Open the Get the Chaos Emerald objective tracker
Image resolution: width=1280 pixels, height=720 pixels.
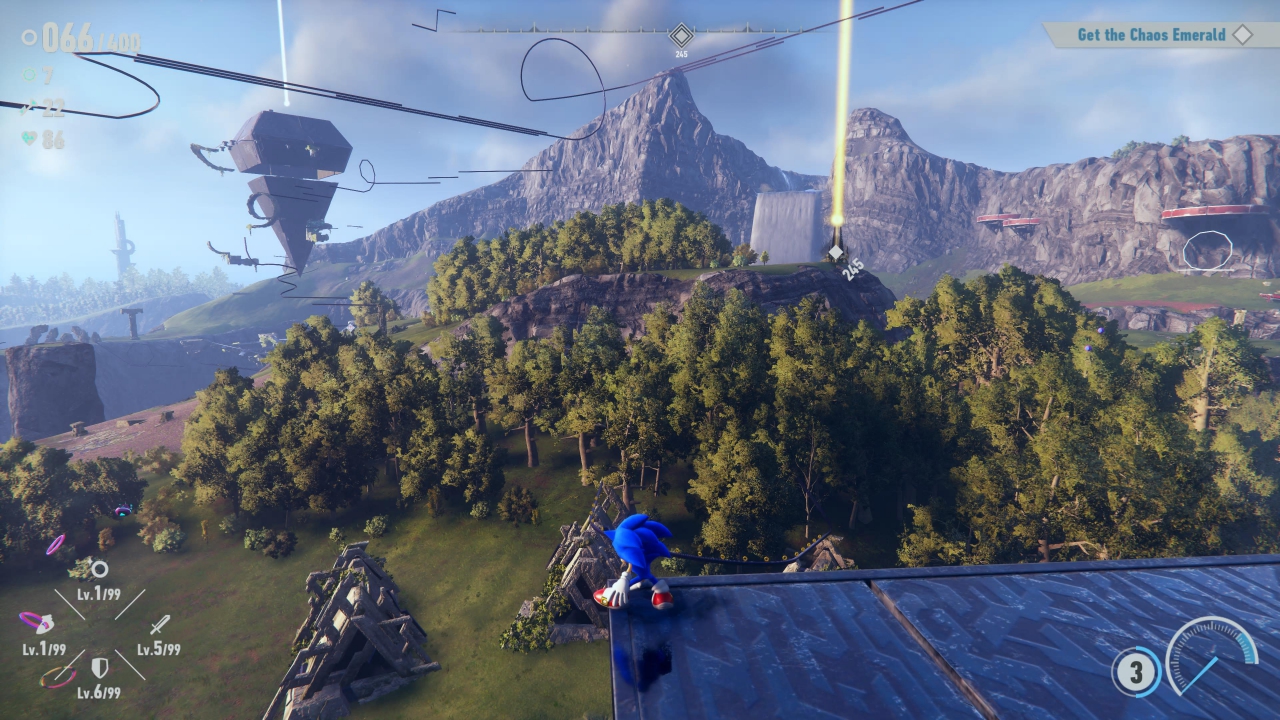[x=1150, y=35]
